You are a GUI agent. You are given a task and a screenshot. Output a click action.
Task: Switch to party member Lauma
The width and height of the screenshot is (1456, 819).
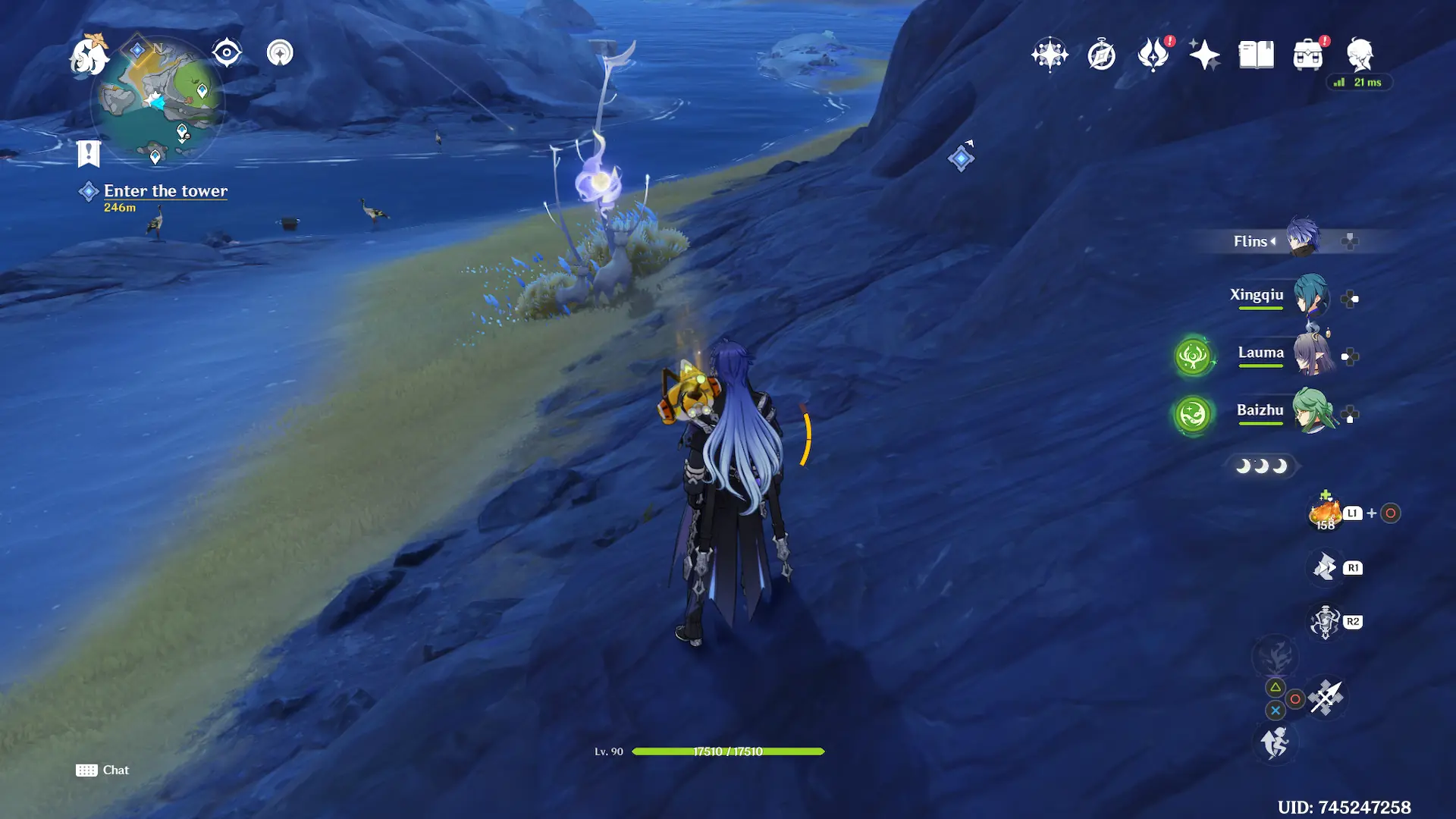pos(1310,353)
